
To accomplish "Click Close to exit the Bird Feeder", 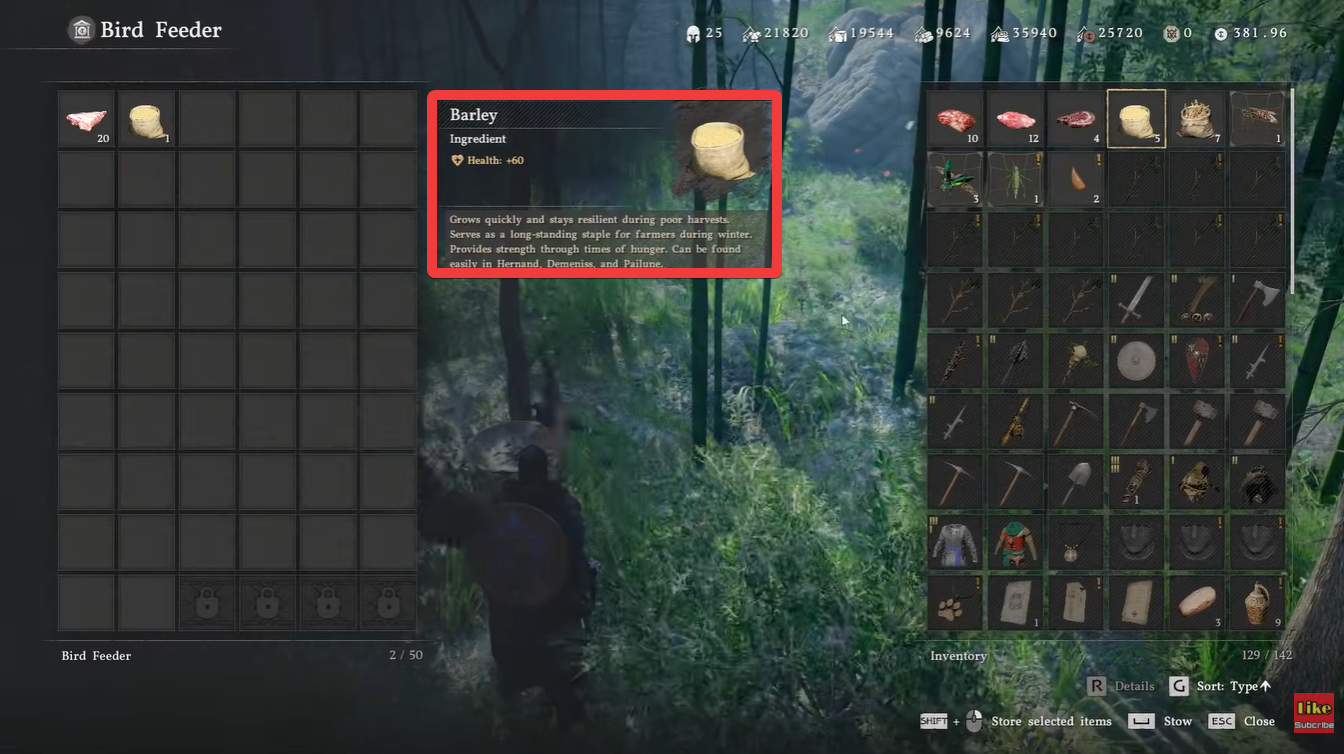I will 1258,720.
